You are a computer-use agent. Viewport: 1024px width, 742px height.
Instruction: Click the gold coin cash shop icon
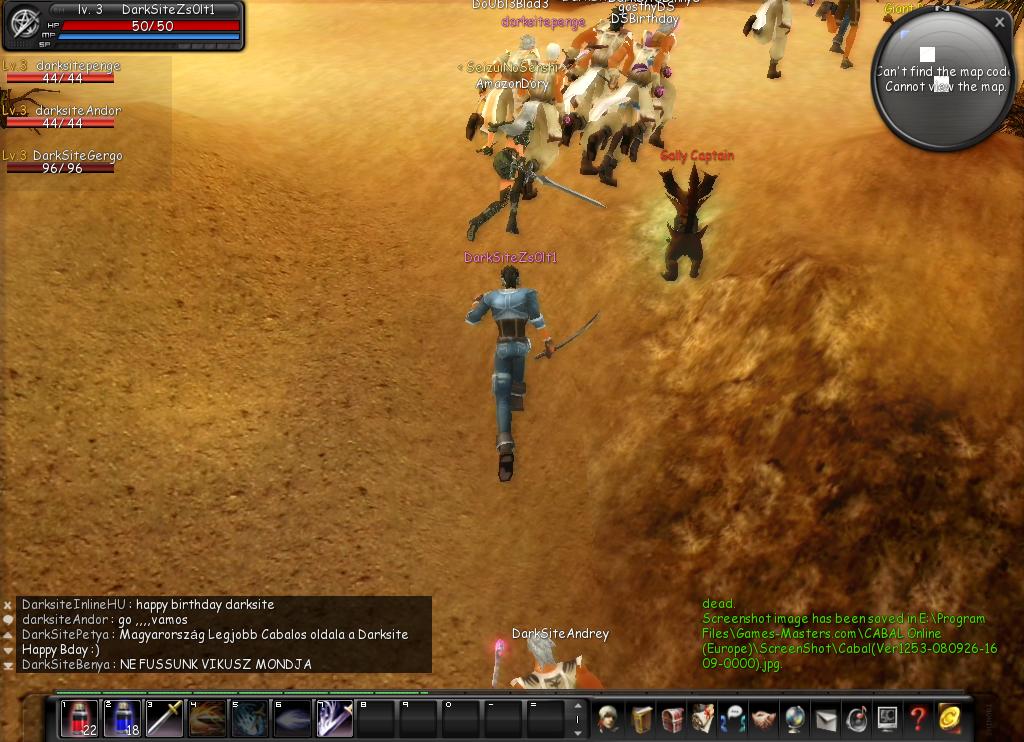949,719
